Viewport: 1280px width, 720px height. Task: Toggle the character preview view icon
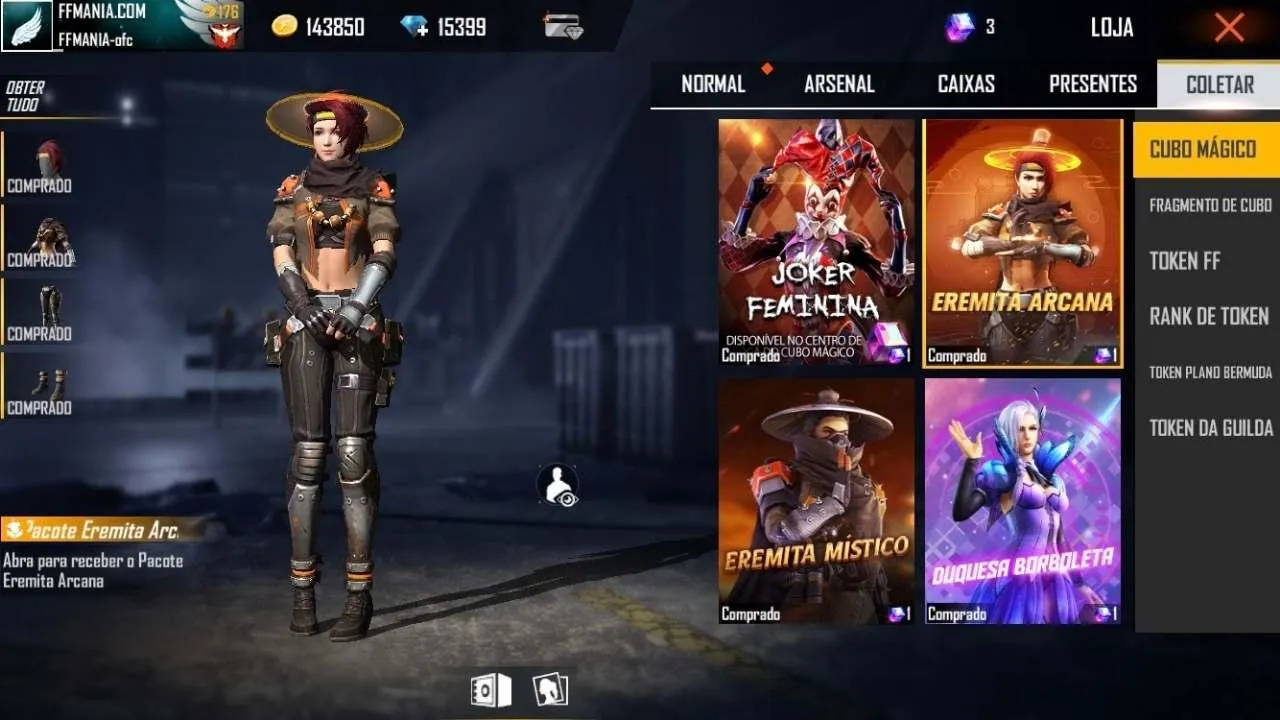(557, 485)
